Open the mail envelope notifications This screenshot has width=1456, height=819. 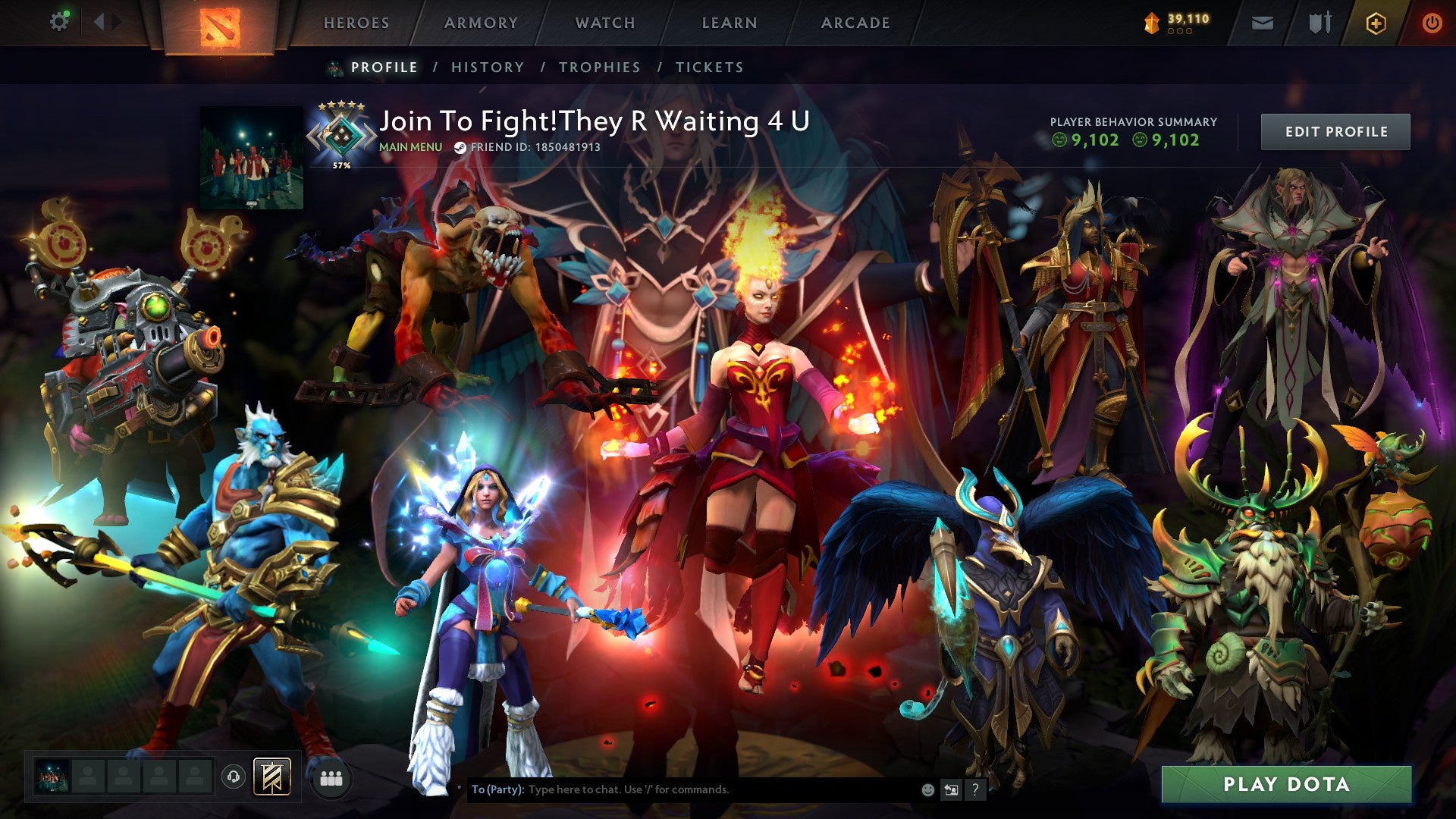coord(1262,24)
